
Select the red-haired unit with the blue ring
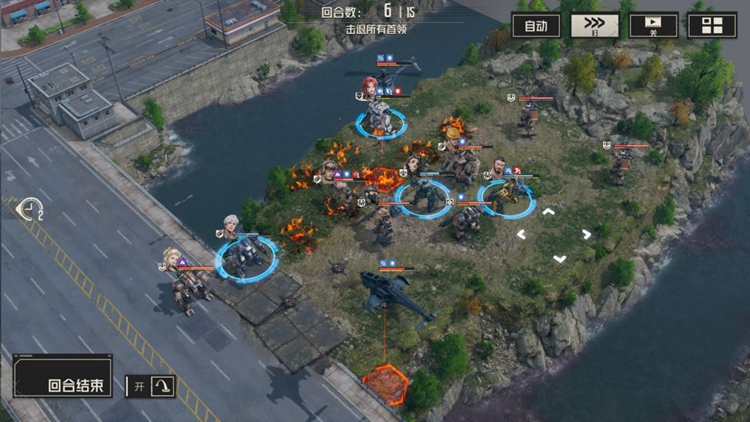379,113
